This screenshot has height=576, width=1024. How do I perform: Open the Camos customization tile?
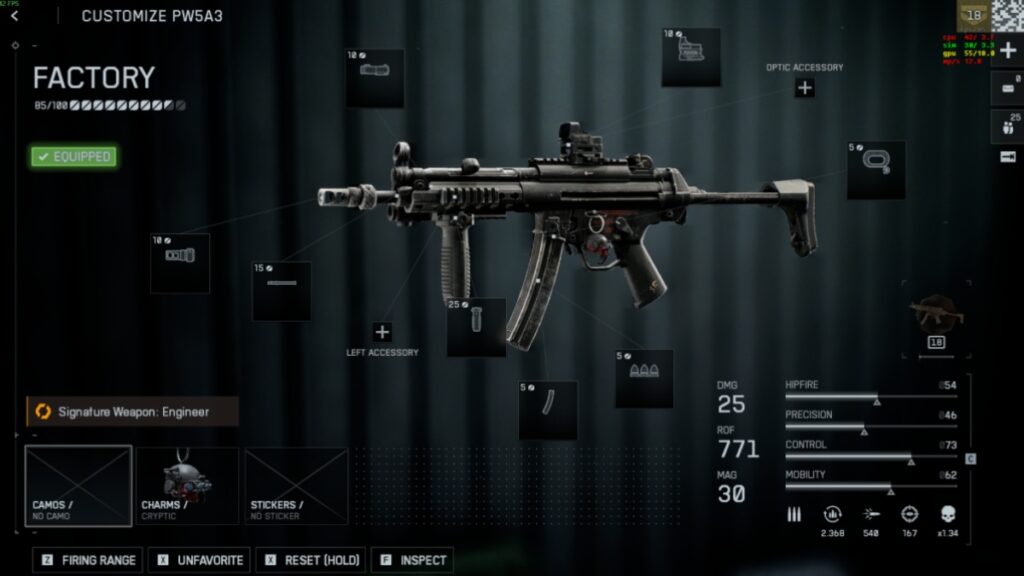78,486
